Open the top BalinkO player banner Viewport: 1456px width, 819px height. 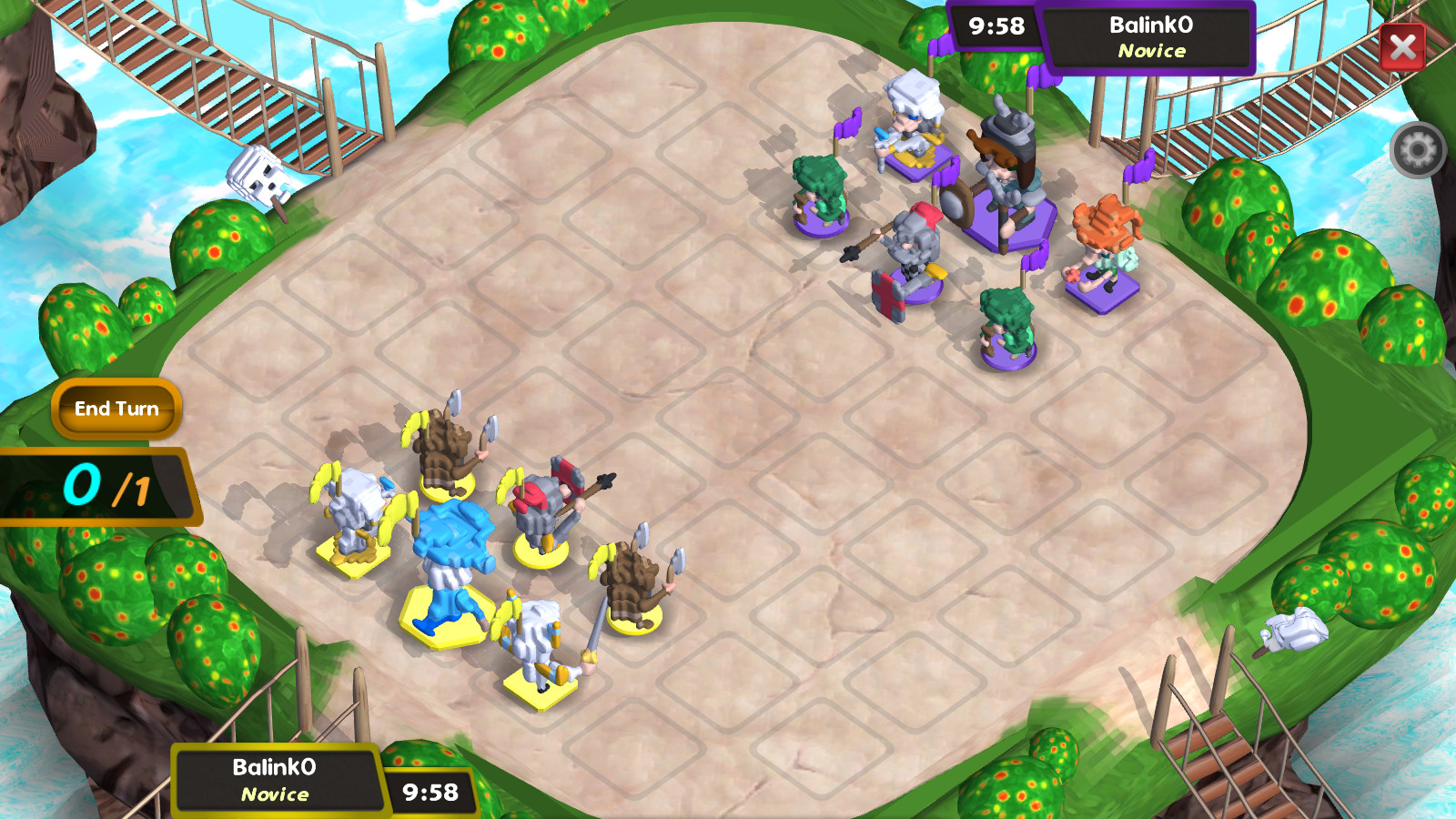pyautogui.click(x=1148, y=36)
